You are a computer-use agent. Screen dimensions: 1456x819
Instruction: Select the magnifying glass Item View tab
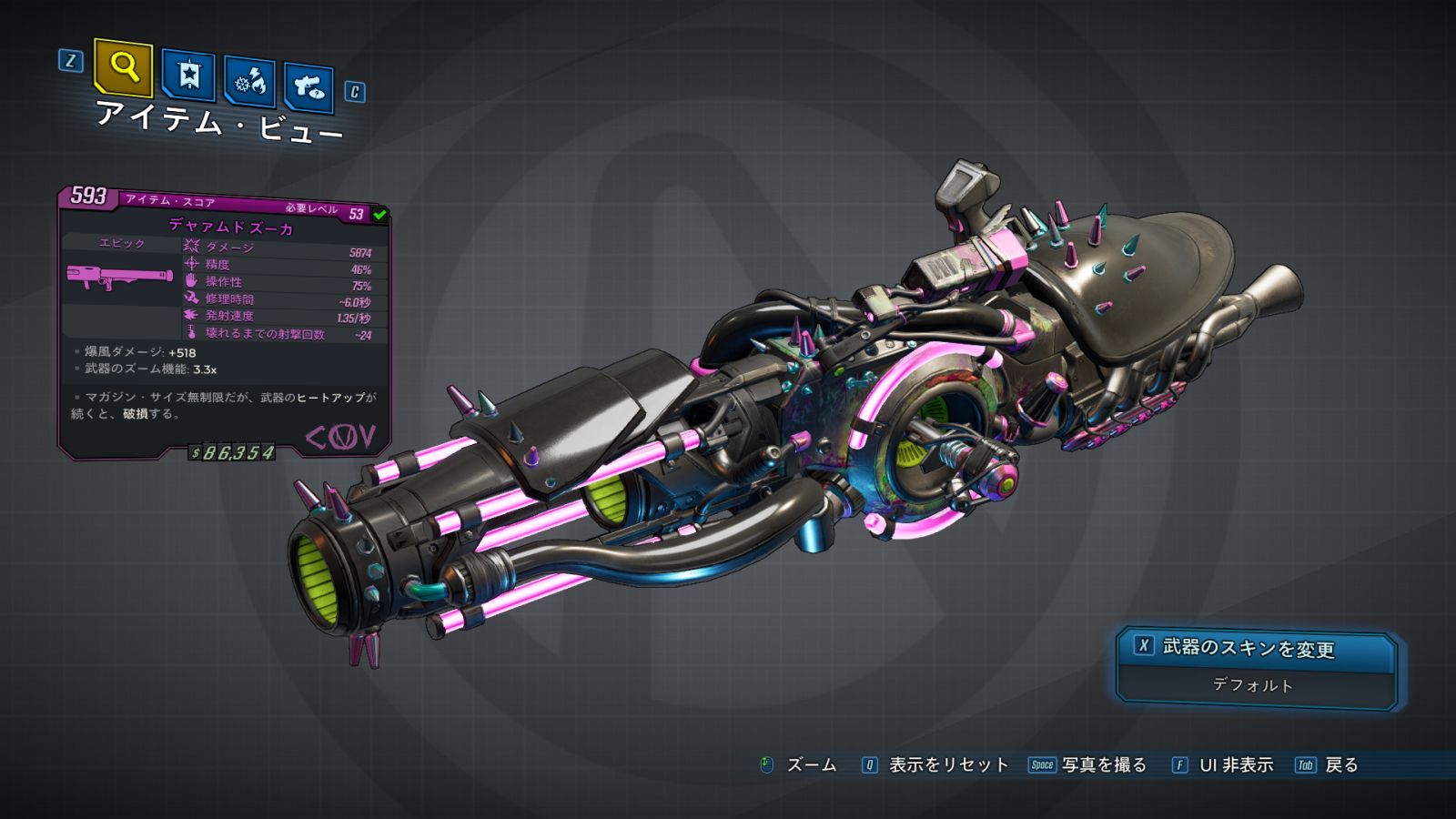pos(123,67)
